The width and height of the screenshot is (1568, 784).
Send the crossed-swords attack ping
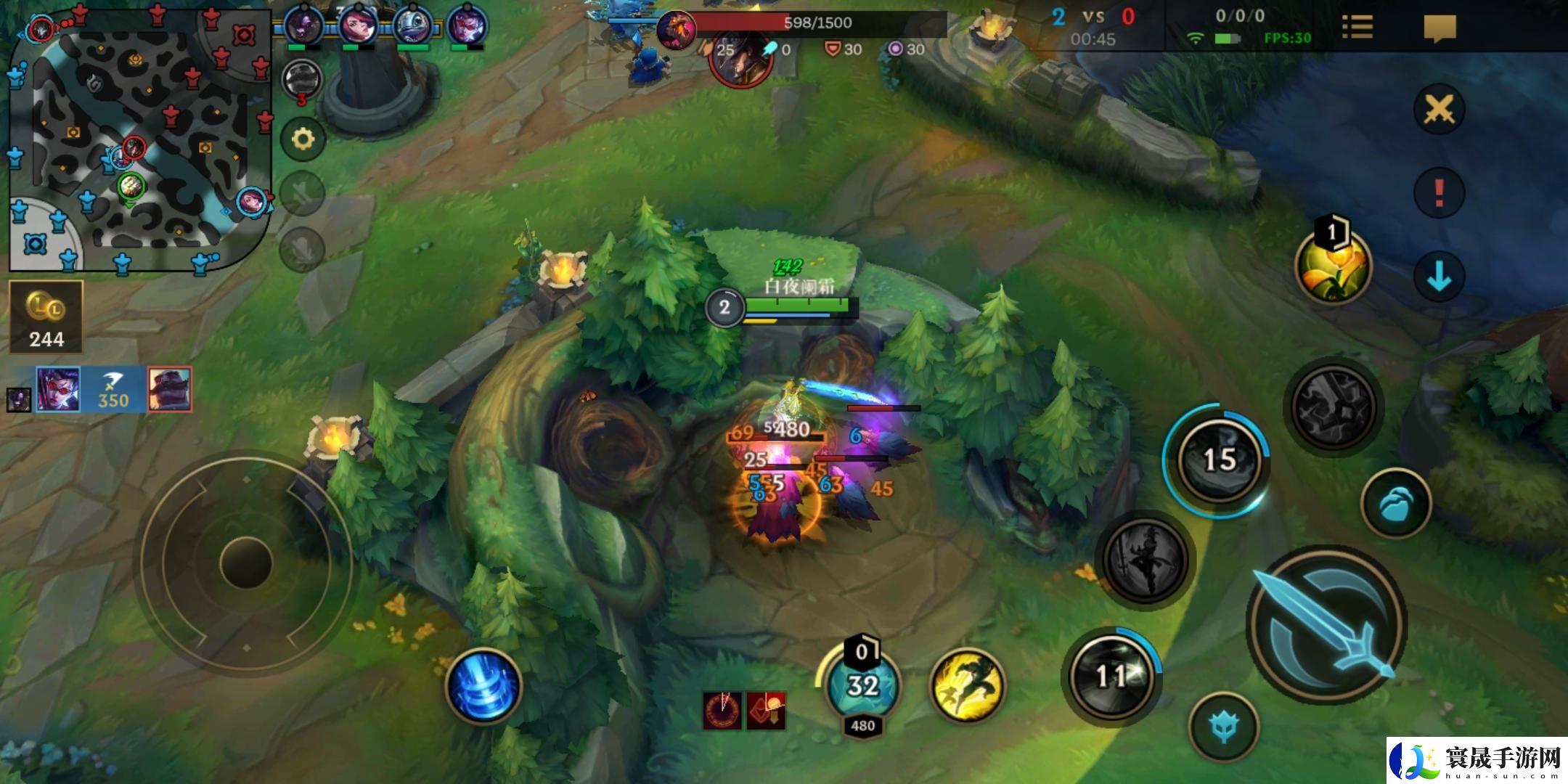[x=1439, y=110]
